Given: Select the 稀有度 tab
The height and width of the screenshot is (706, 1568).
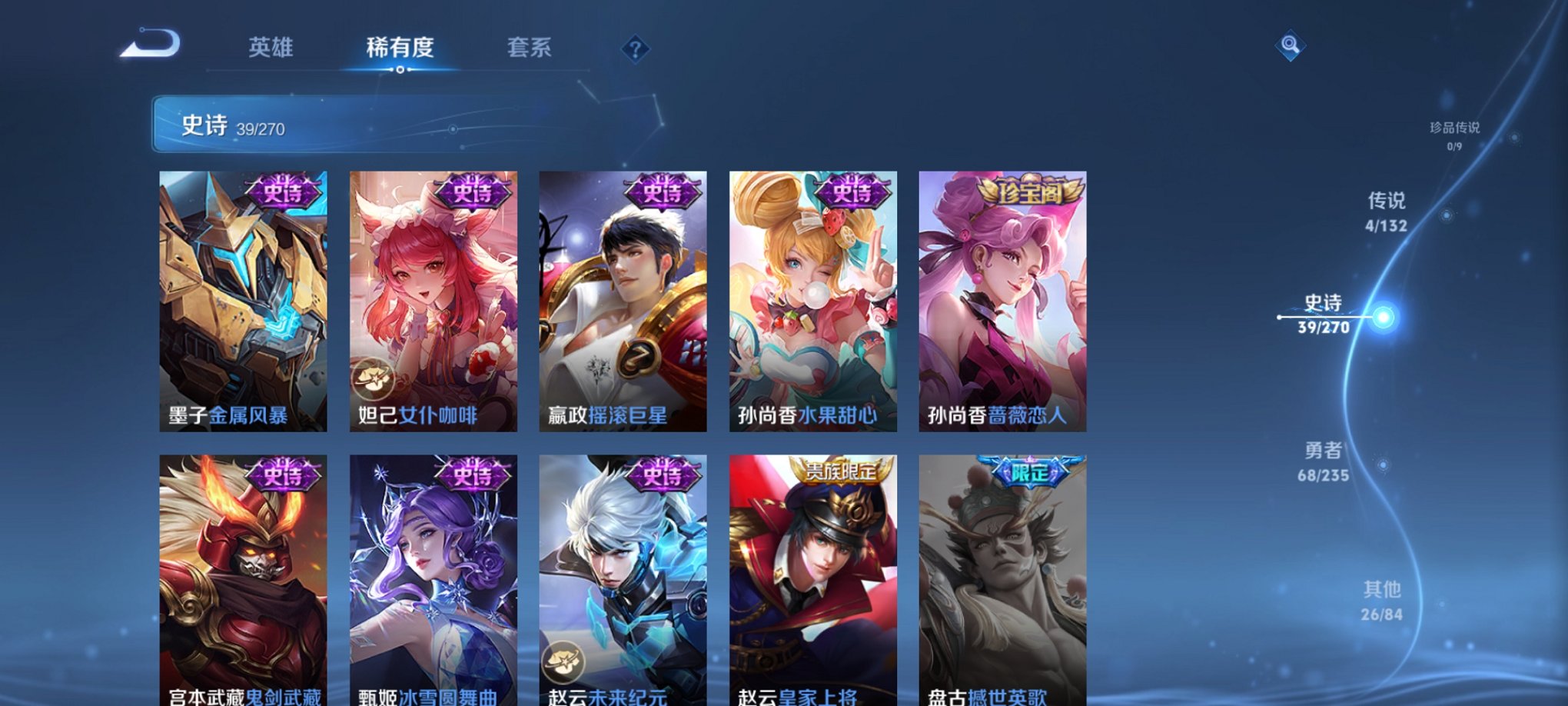Looking at the screenshot, I should tap(400, 48).
